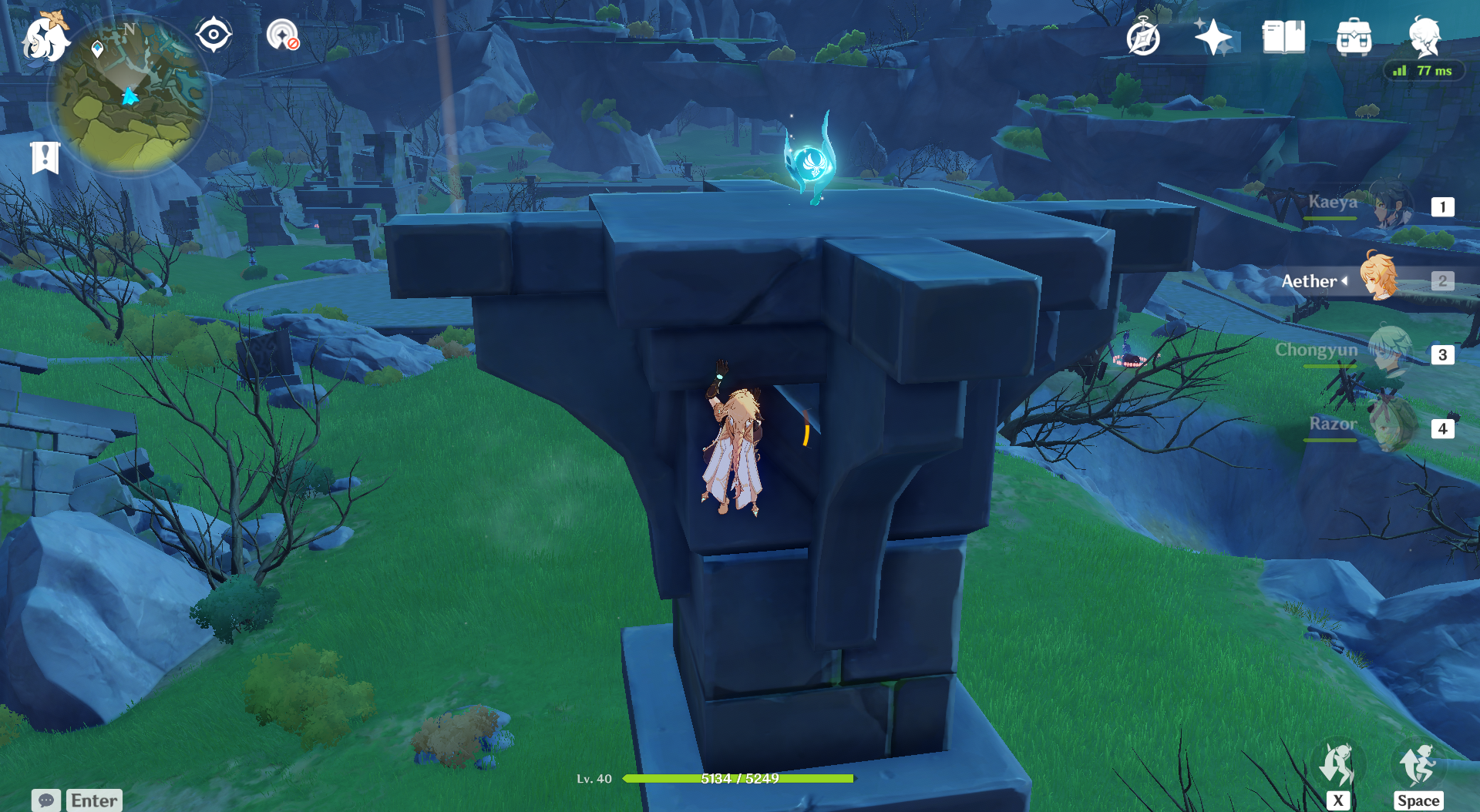
Task: Open the inventory backpack icon
Action: point(1354,37)
